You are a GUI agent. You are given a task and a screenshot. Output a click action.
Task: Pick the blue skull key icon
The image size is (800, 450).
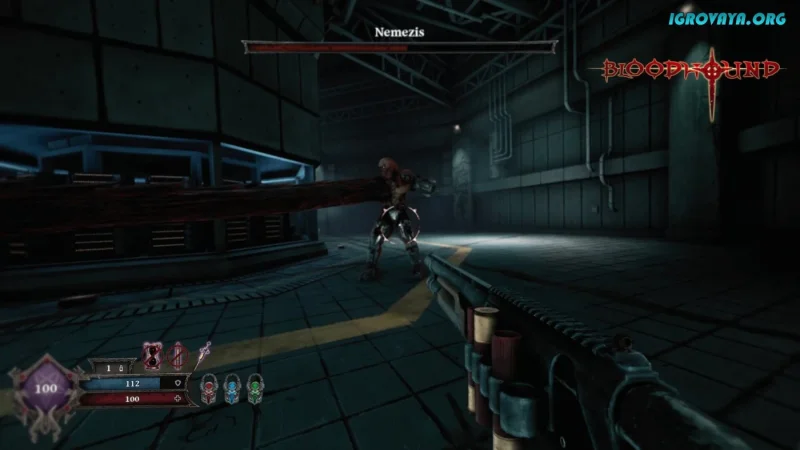tap(232, 387)
